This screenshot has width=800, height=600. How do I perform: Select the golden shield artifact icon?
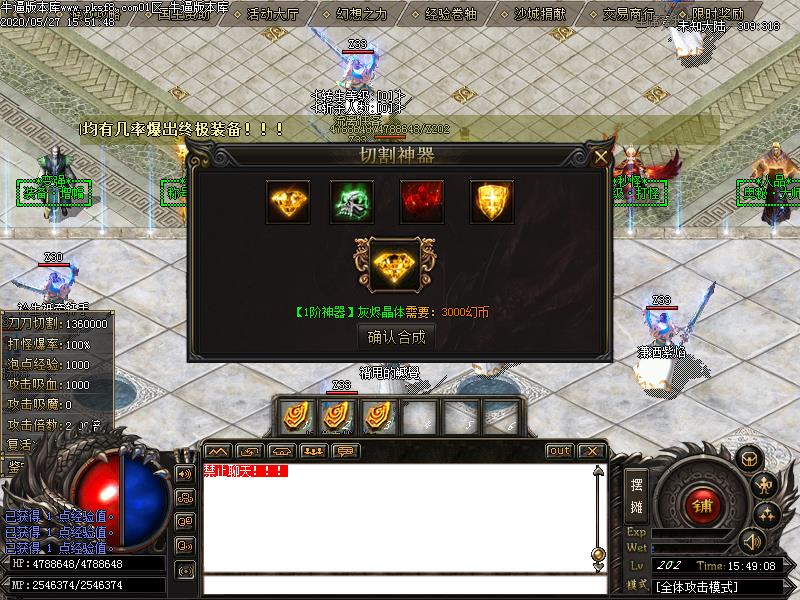(x=492, y=202)
